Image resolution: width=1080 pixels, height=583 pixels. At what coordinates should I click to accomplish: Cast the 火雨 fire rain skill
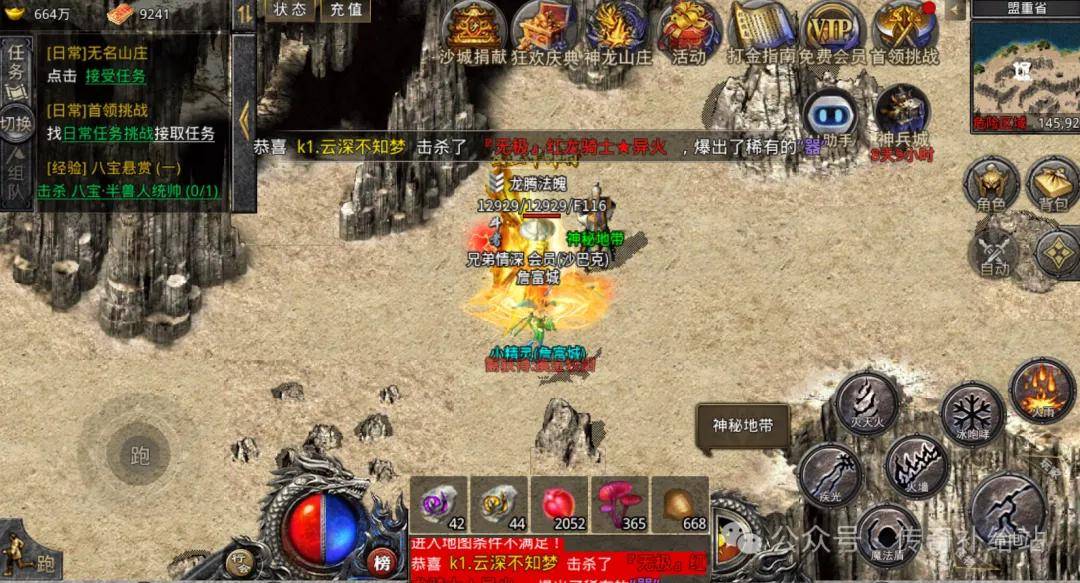pos(1041,388)
